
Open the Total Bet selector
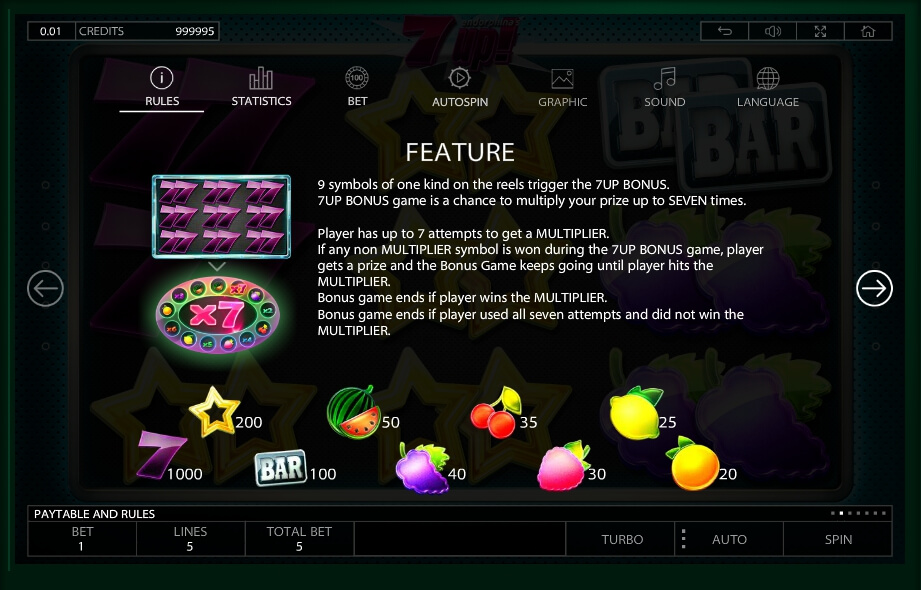(299, 539)
